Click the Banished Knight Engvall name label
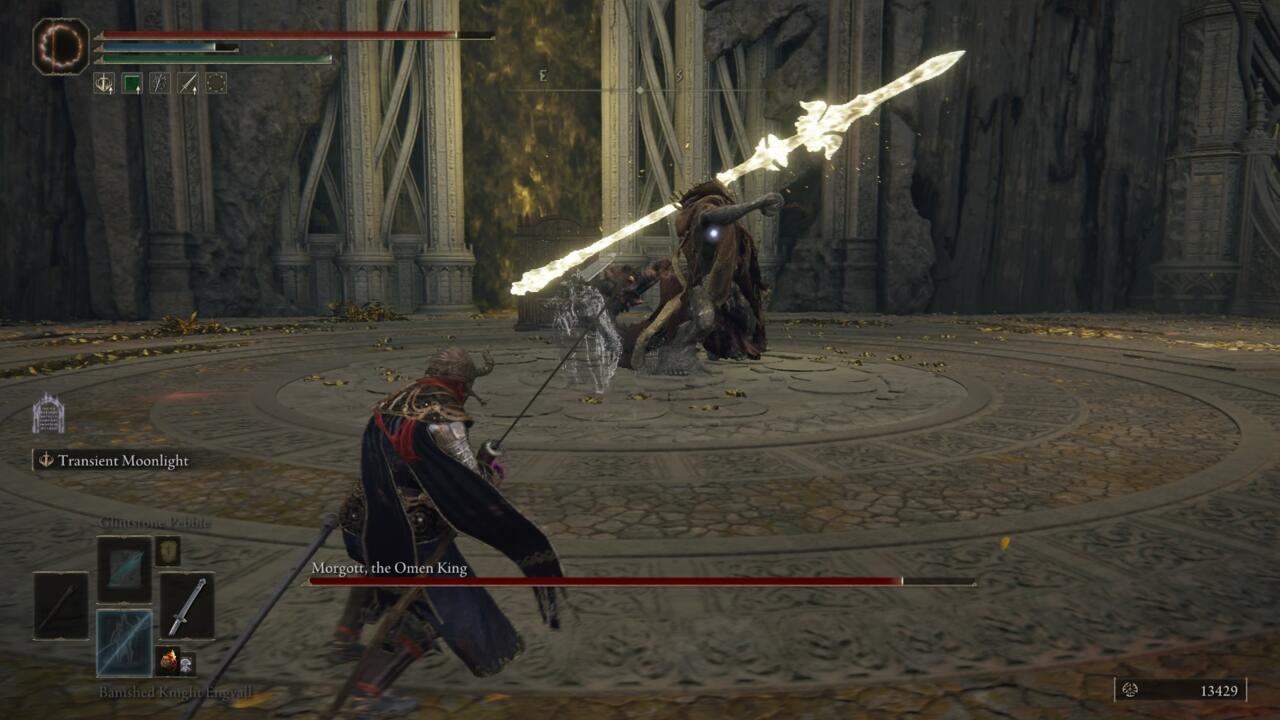Screen dimensions: 1280x720 [176, 690]
